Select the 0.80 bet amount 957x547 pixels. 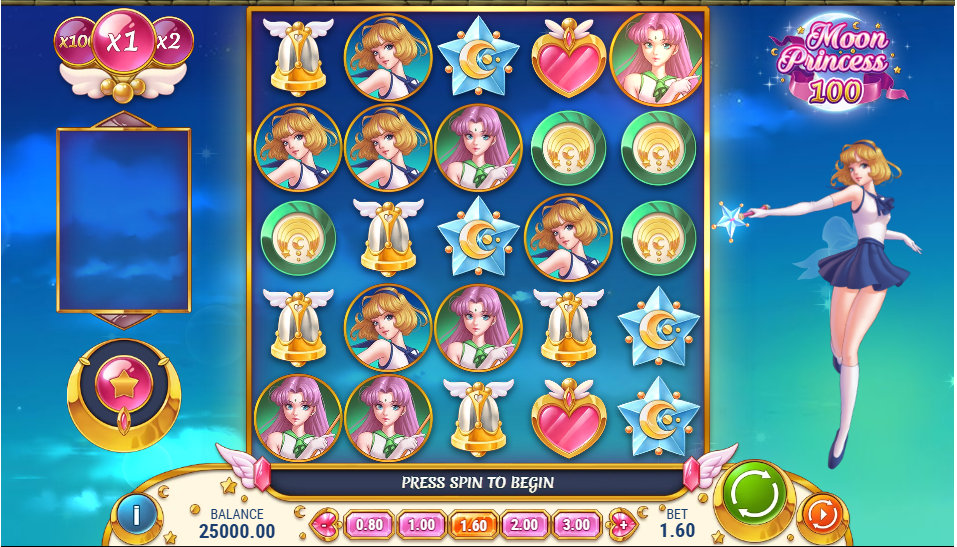point(369,523)
